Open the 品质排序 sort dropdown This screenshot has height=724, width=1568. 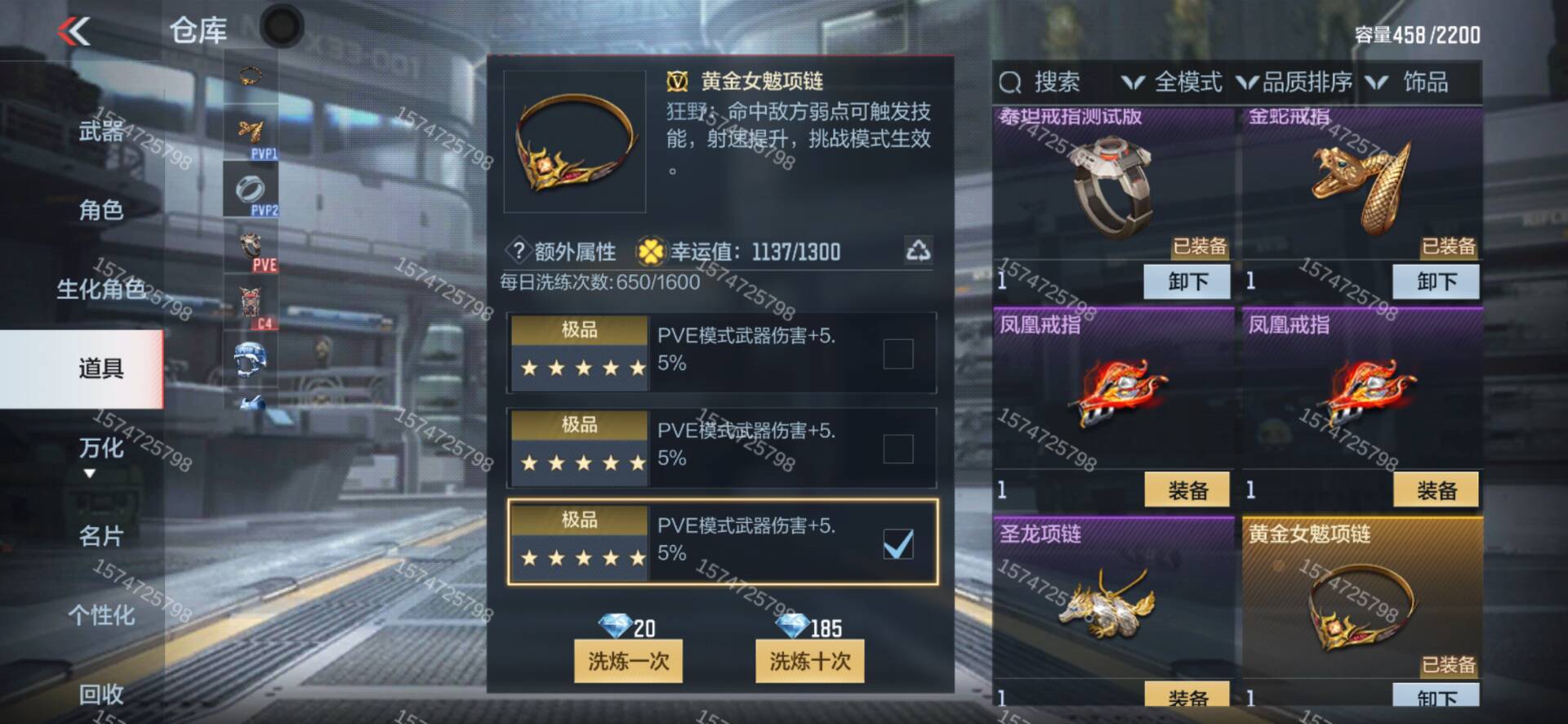[1295, 82]
